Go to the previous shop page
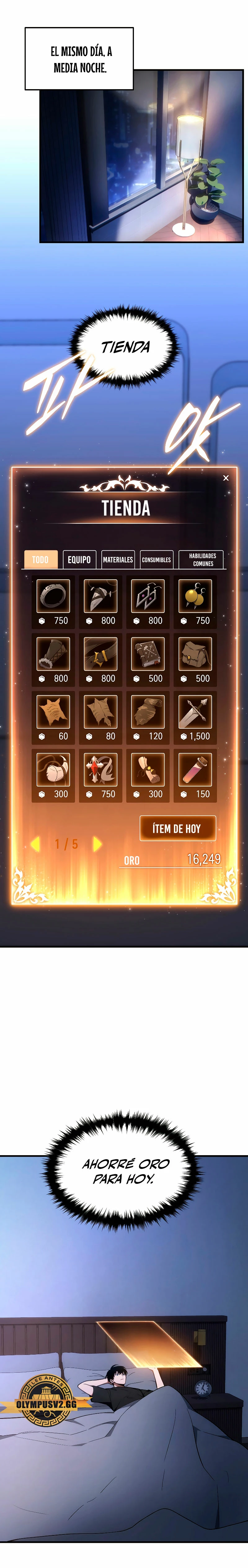 click(35, 844)
